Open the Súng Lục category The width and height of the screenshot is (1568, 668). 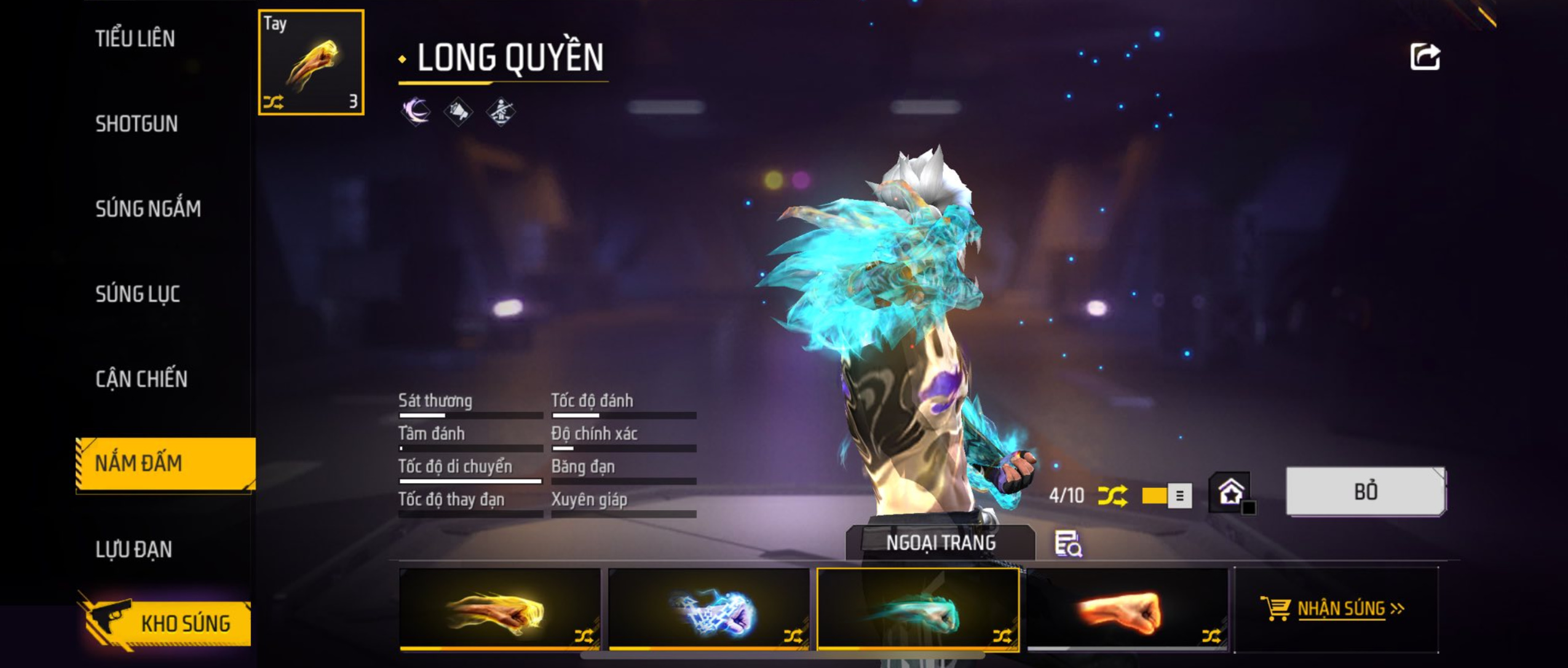138,294
